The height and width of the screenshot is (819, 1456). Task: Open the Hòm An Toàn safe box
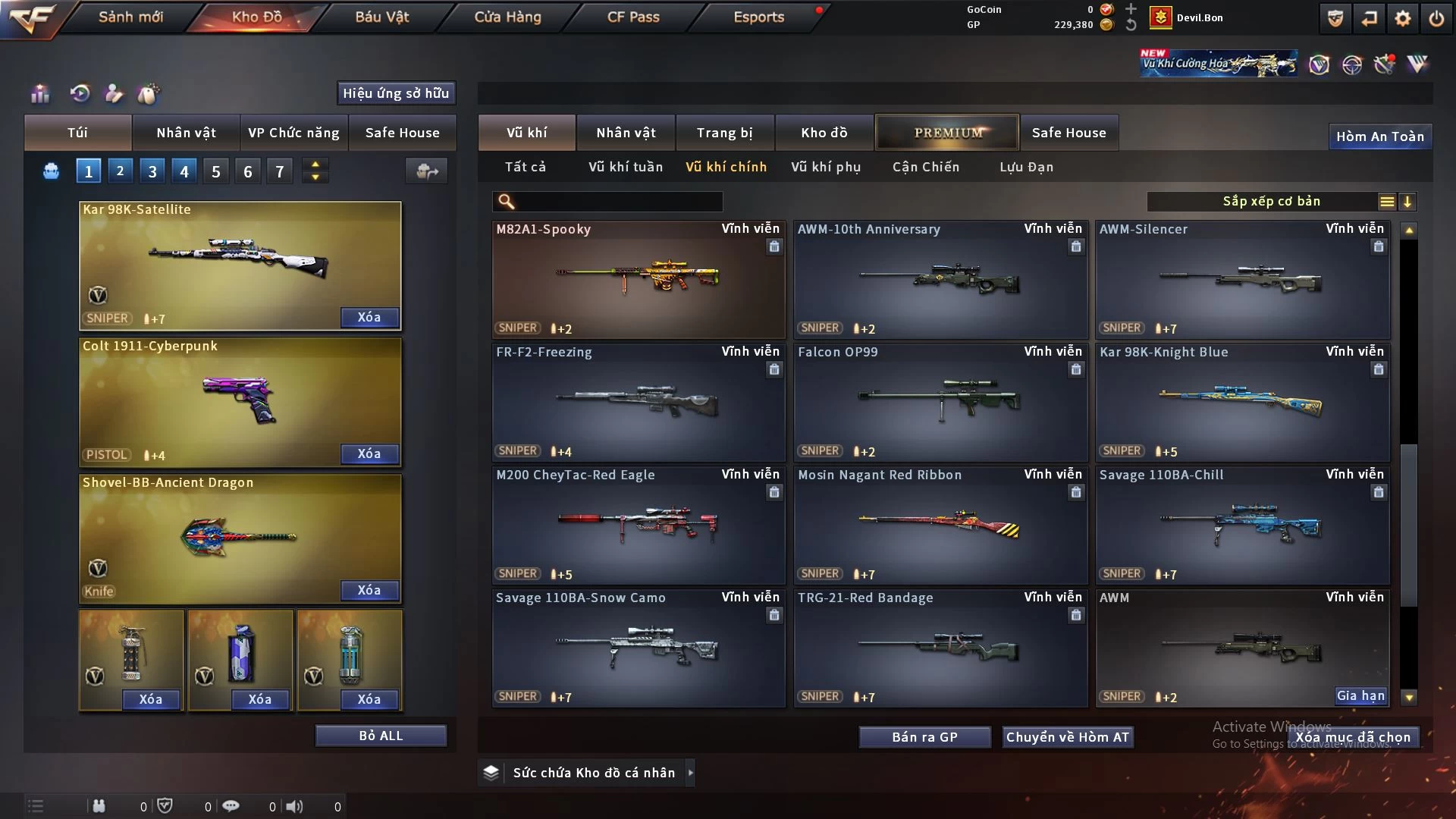[x=1379, y=136]
